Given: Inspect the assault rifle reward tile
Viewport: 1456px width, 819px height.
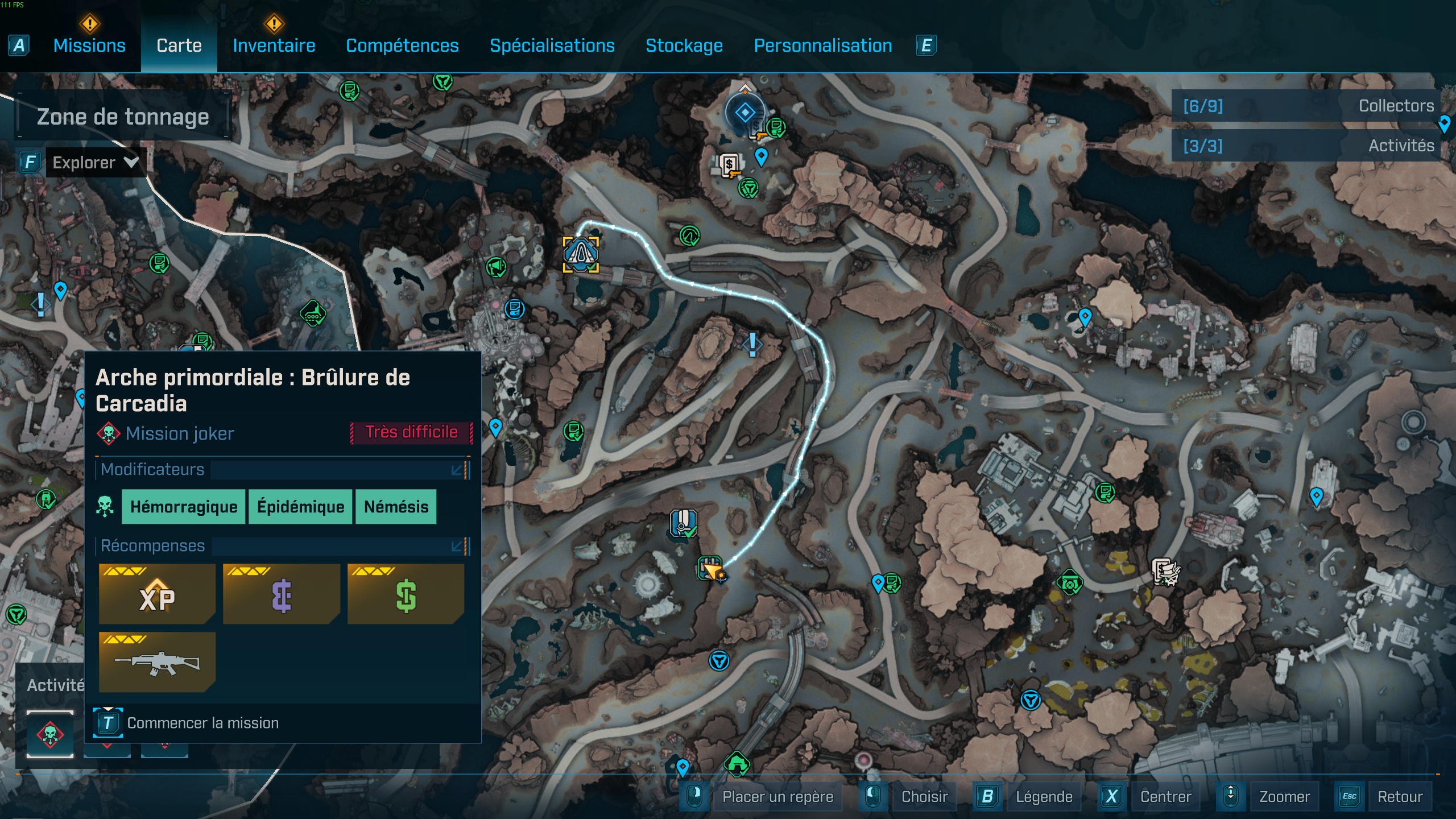Looking at the screenshot, I should click(x=157, y=662).
